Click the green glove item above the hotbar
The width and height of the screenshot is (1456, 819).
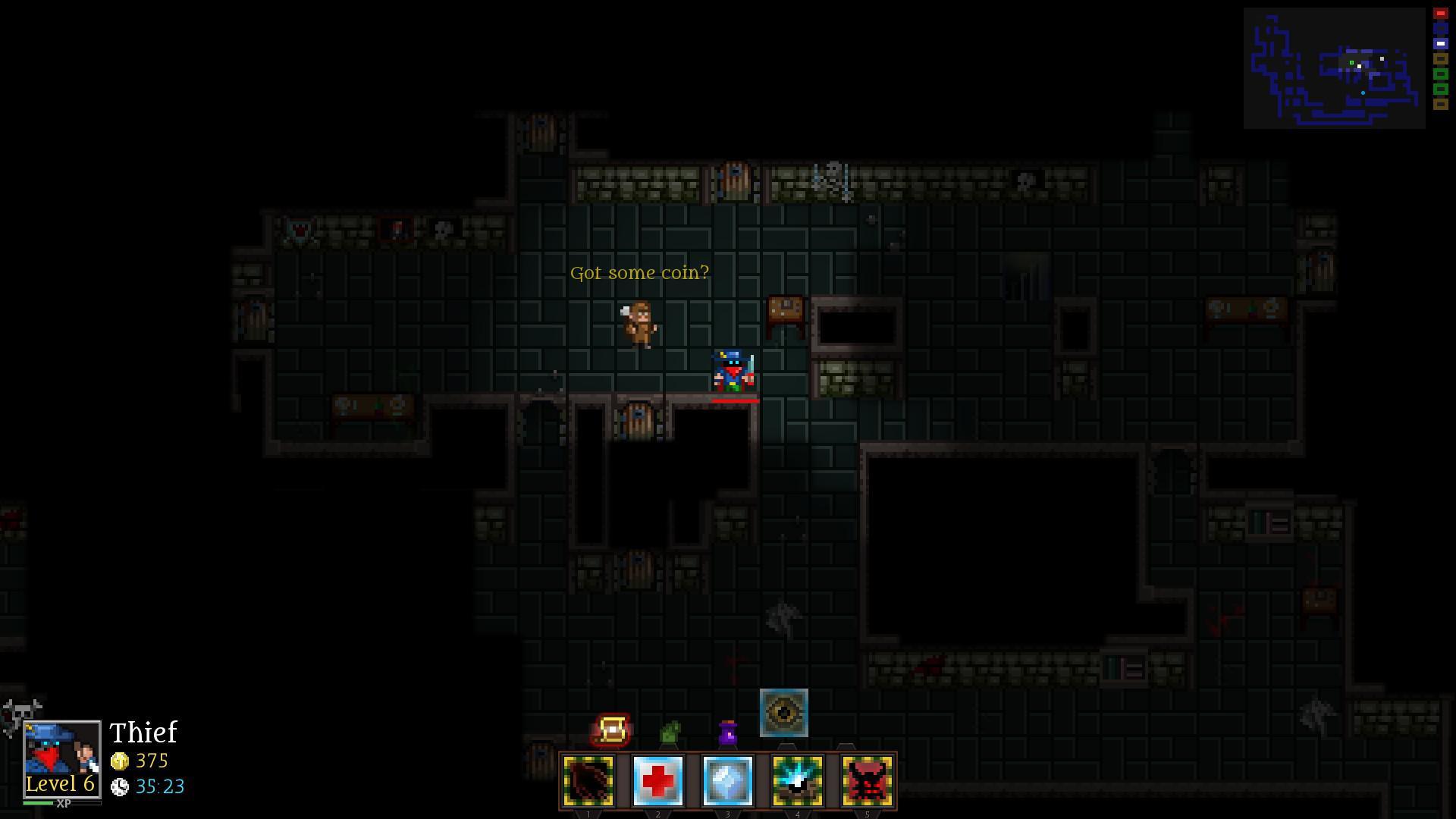673,730
